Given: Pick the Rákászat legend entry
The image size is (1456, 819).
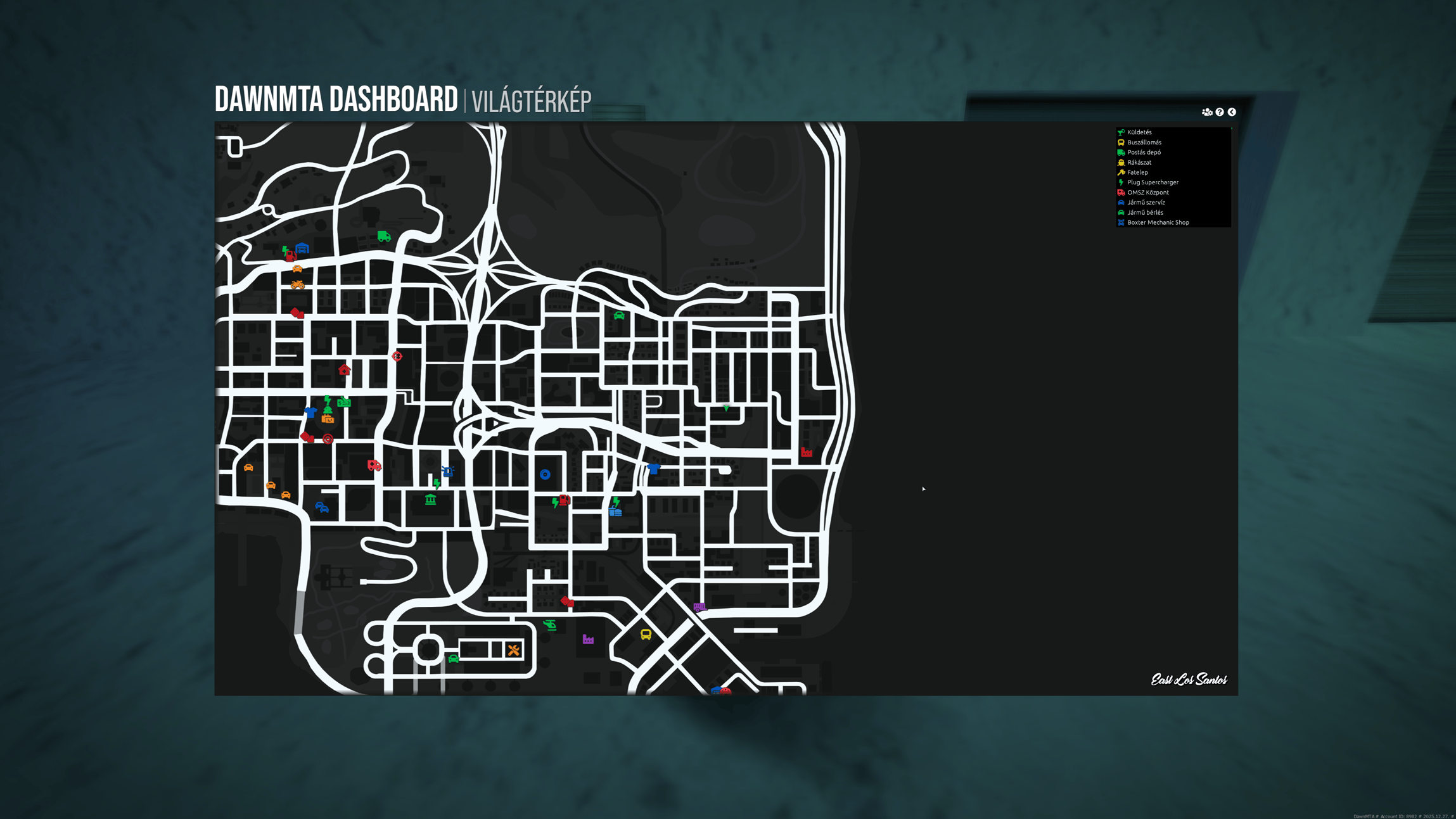Looking at the screenshot, I should coord(1139,163).
